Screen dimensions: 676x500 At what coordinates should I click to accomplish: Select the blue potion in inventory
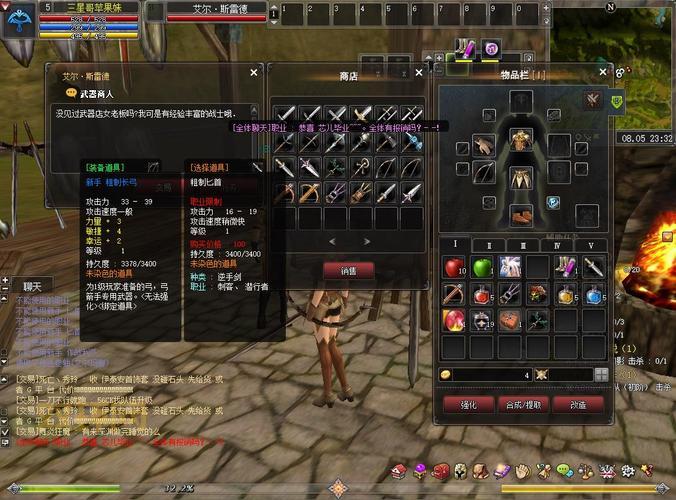594,294
